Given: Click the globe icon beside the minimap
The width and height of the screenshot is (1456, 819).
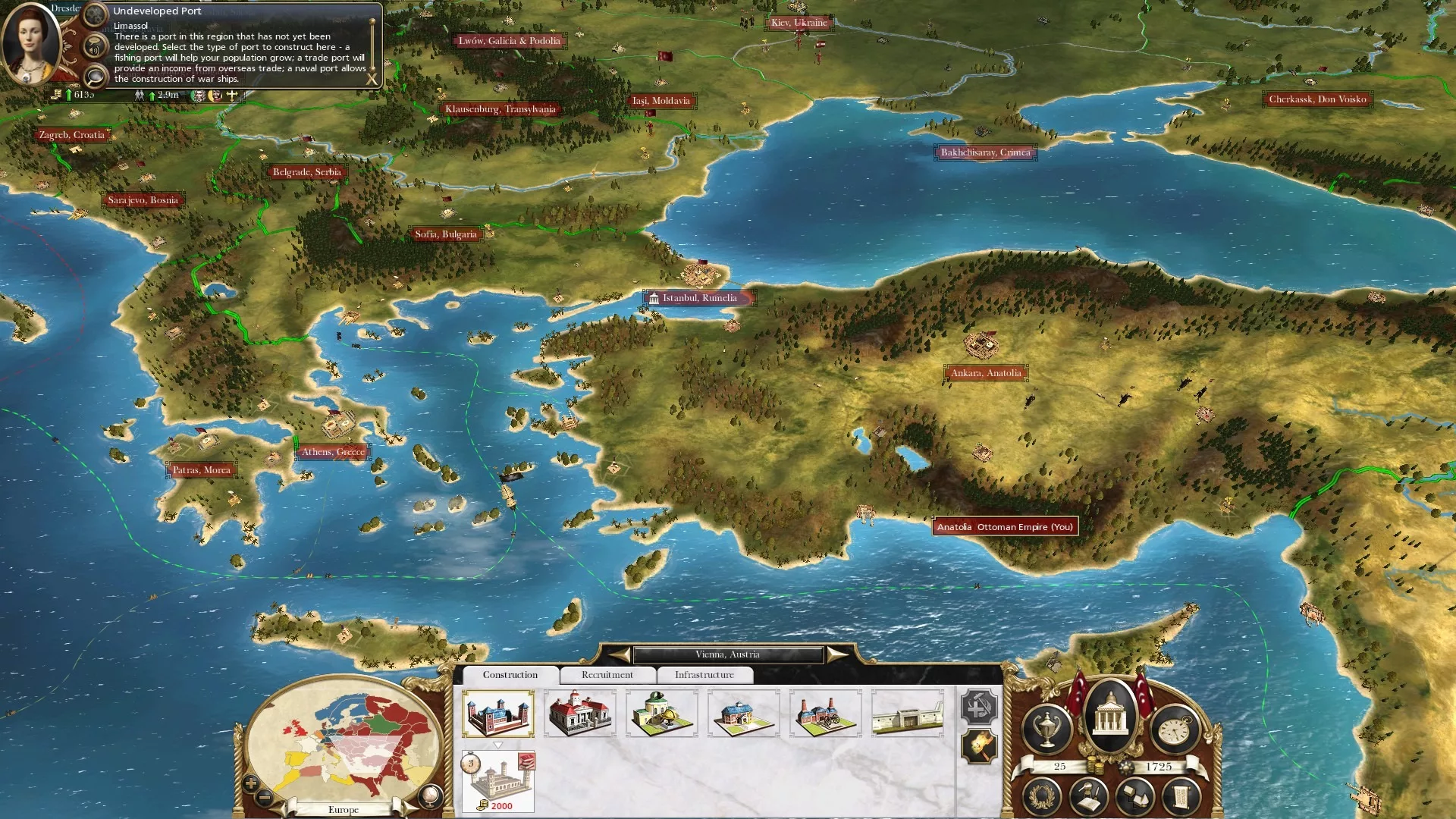Looking at the screenshot, I should click(x=429, y=795).
